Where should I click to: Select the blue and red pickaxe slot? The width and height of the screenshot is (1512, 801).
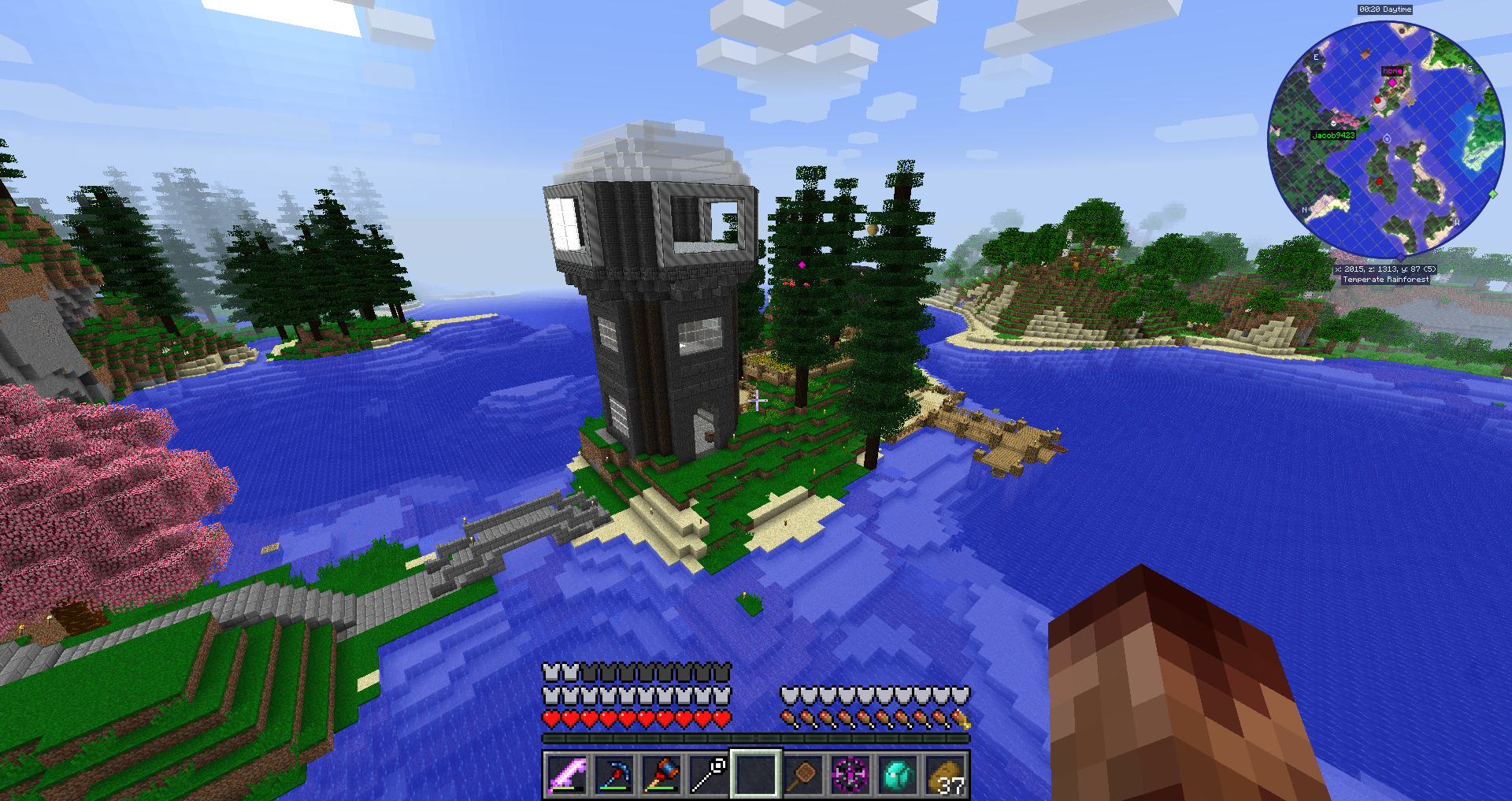[x=614, y=774]
